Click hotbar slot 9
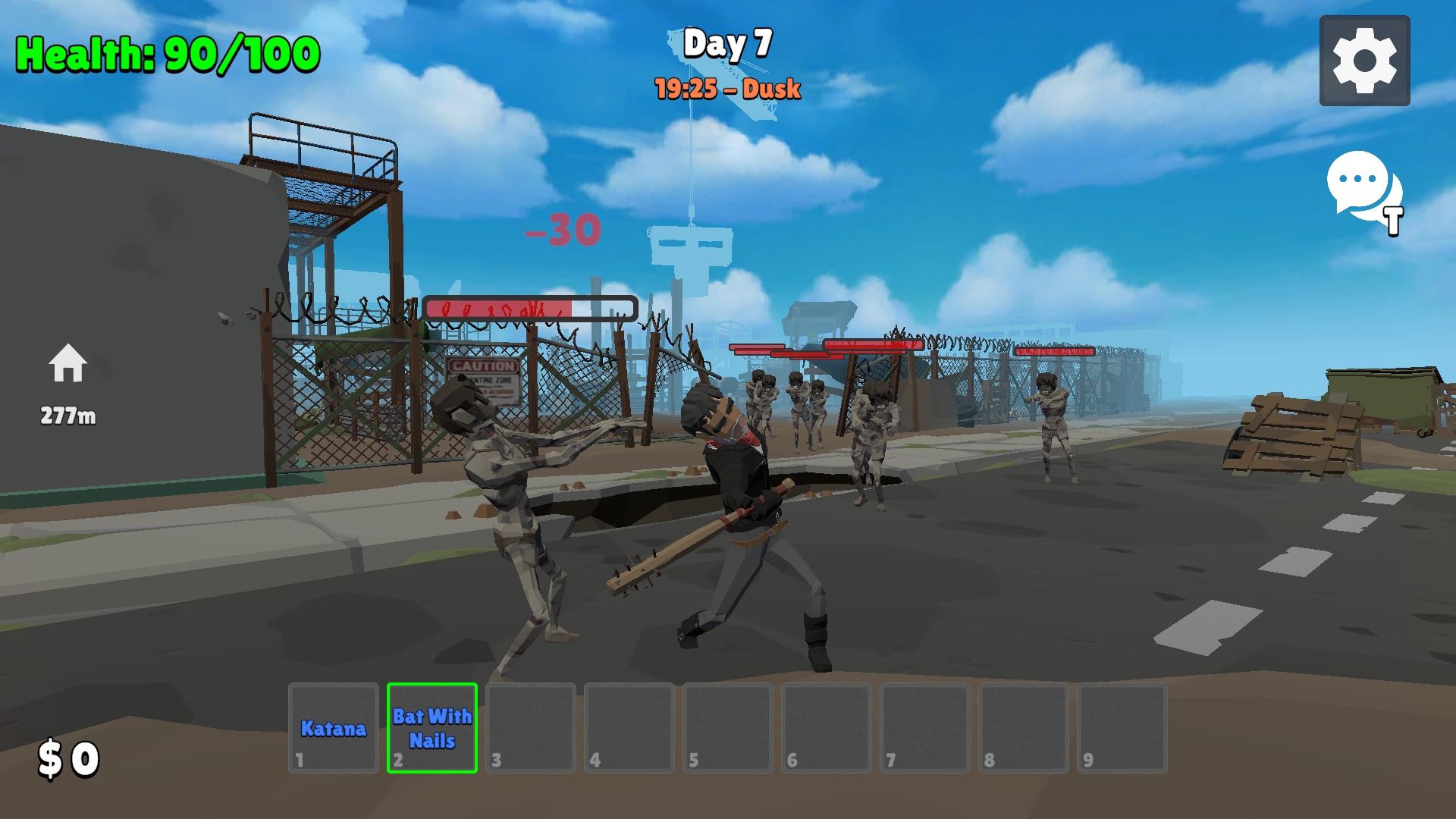Viewport: 1456px width, 819px height. coord(1121,728)
